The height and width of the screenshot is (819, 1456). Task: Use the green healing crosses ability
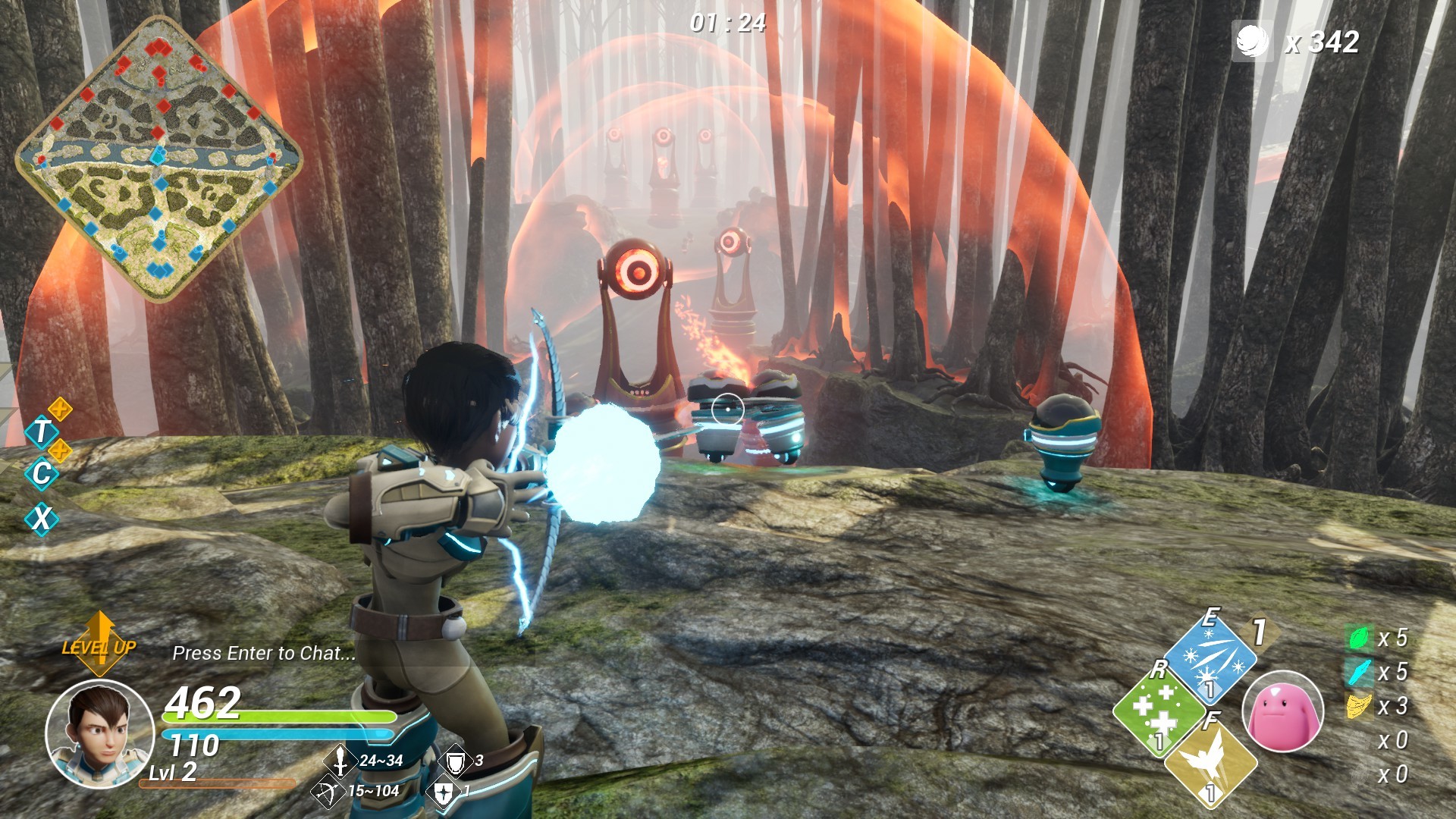(x=1157, y=711)
